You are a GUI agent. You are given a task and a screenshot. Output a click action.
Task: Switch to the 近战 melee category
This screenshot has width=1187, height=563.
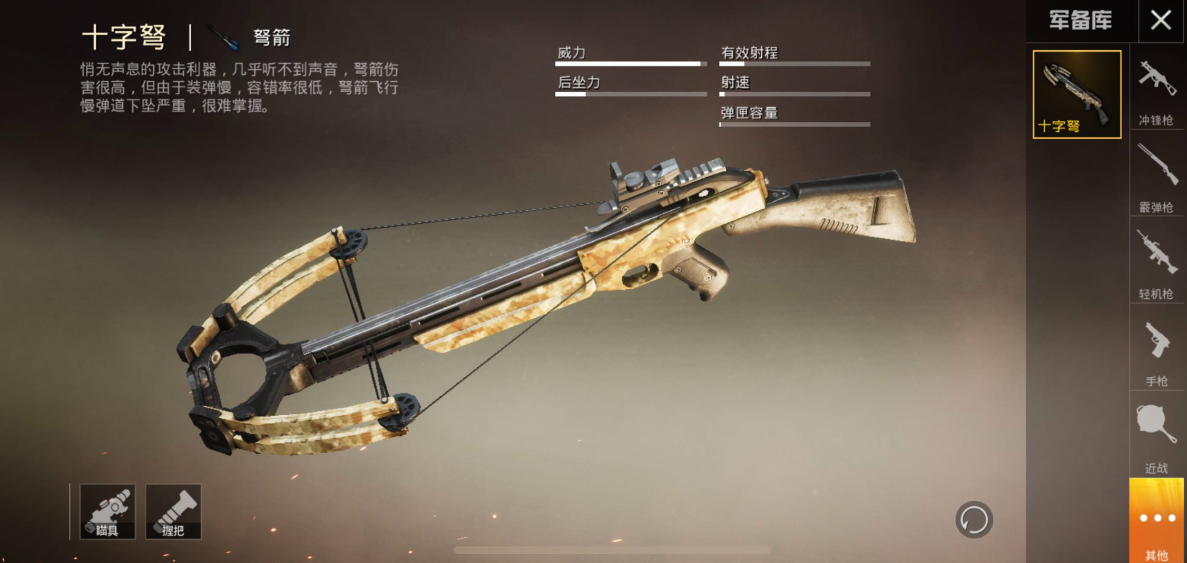pos(1157,434)
